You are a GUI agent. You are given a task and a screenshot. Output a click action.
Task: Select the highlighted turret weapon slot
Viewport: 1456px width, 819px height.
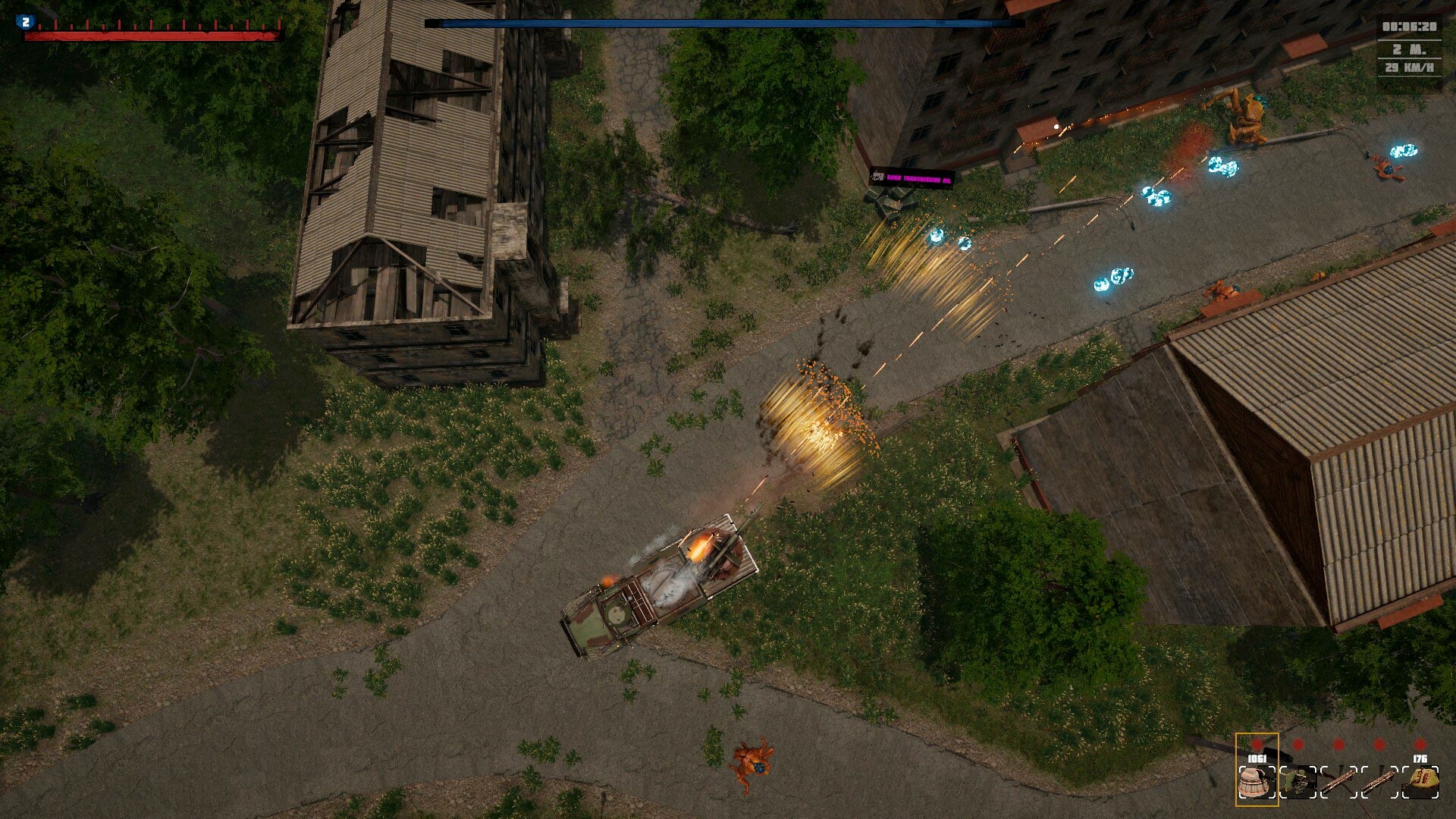1257,781
